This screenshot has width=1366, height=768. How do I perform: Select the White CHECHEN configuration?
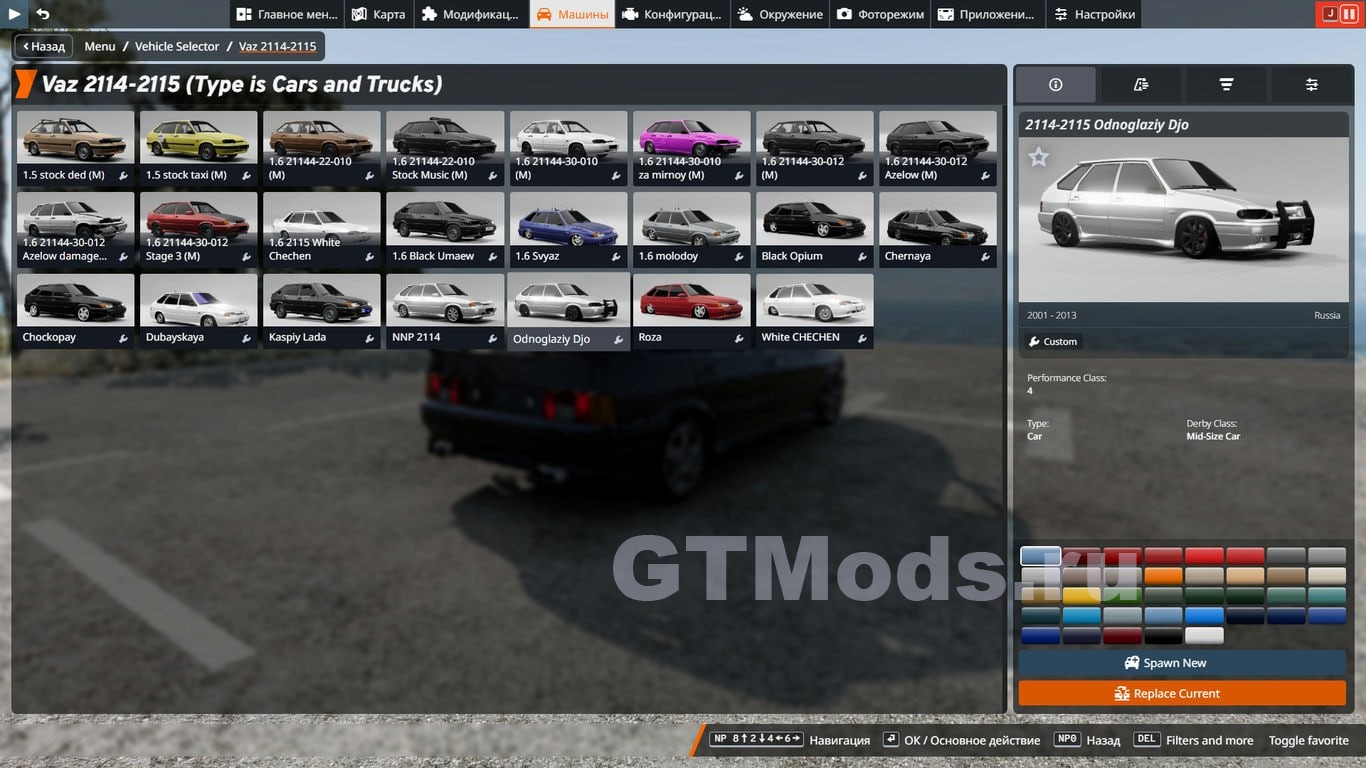814,310
